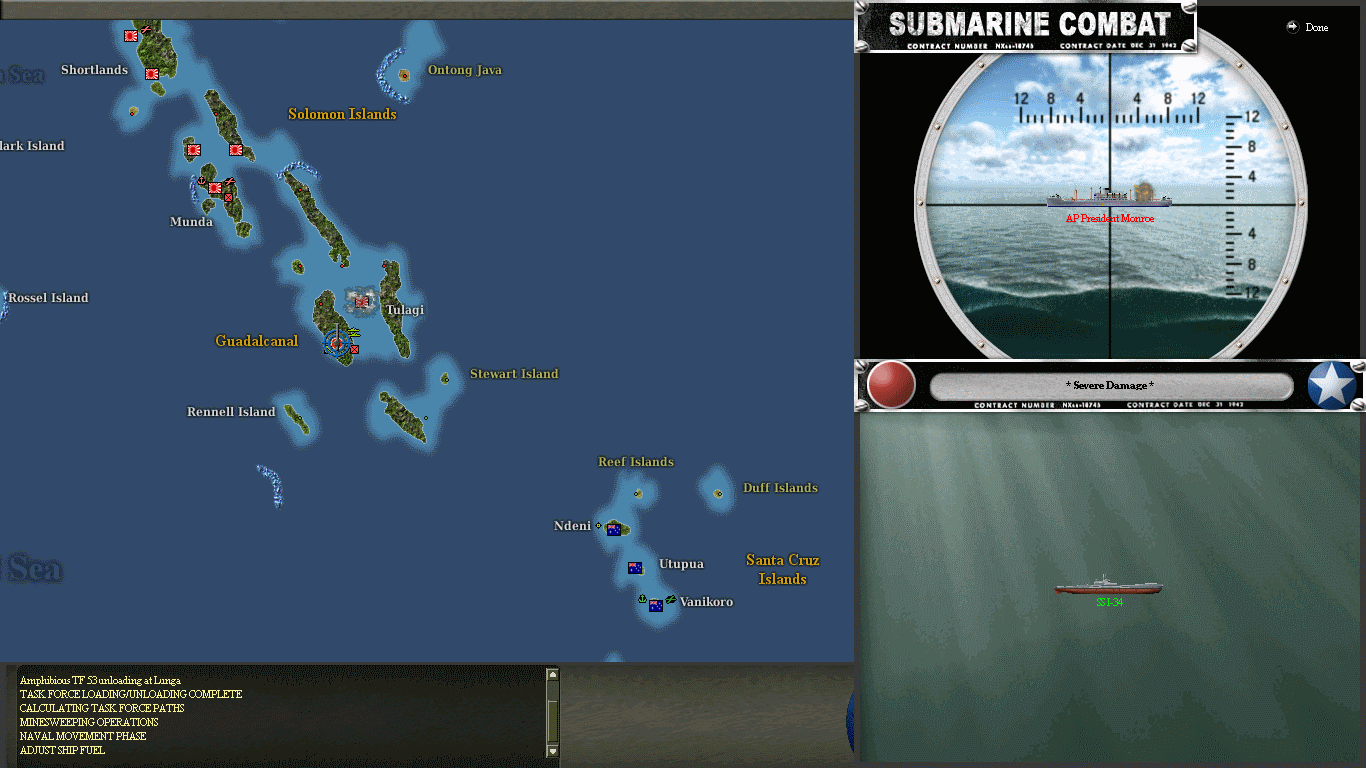Image resolution: width=1366 pixels, height=768 pixels.
Task: Select the Japanese base flag at Tulagi
Action: (x=361, y=302)
